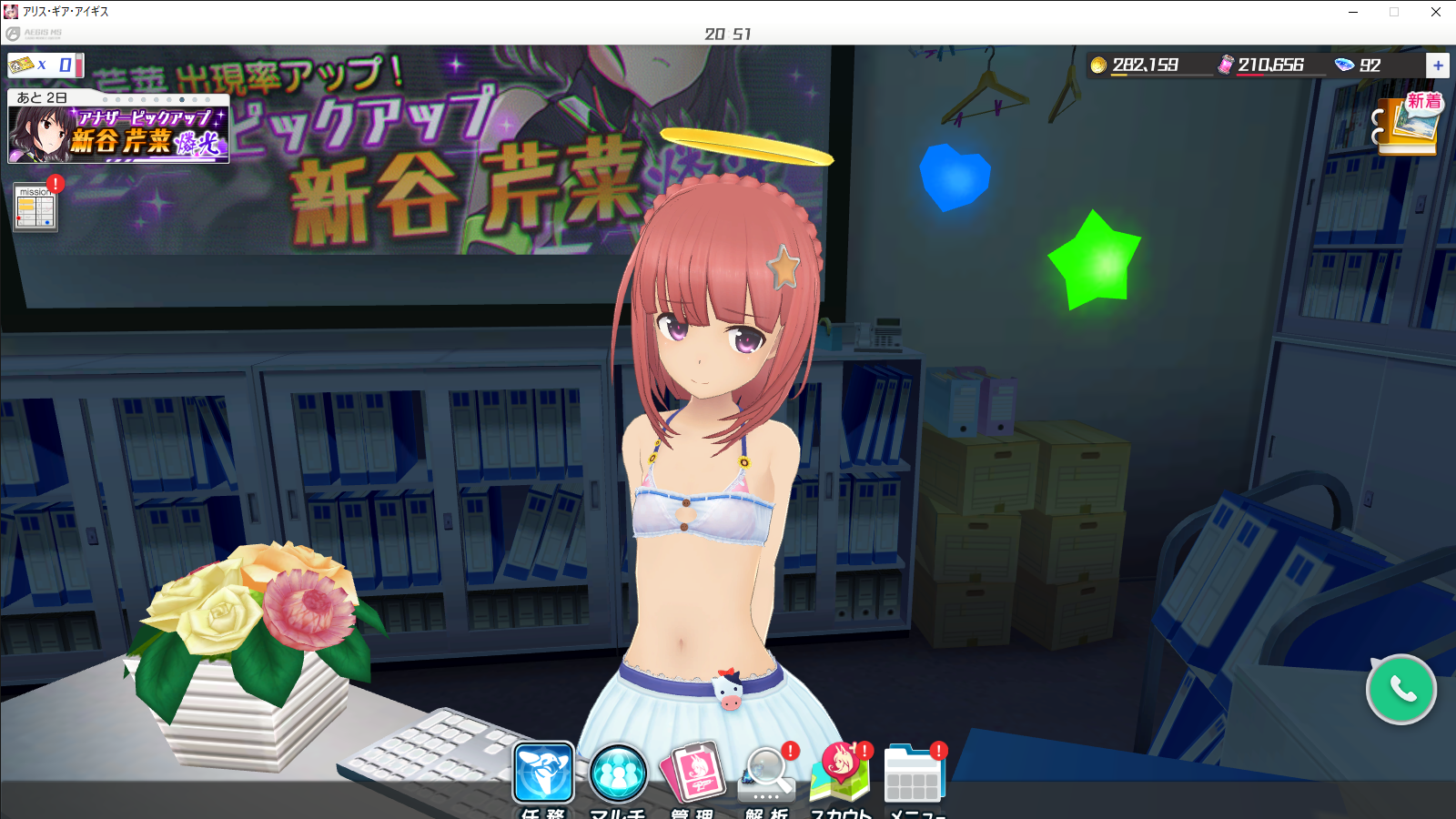1456x819 pixels.
Task: Minimize the game window
Action: [1353, 12]
